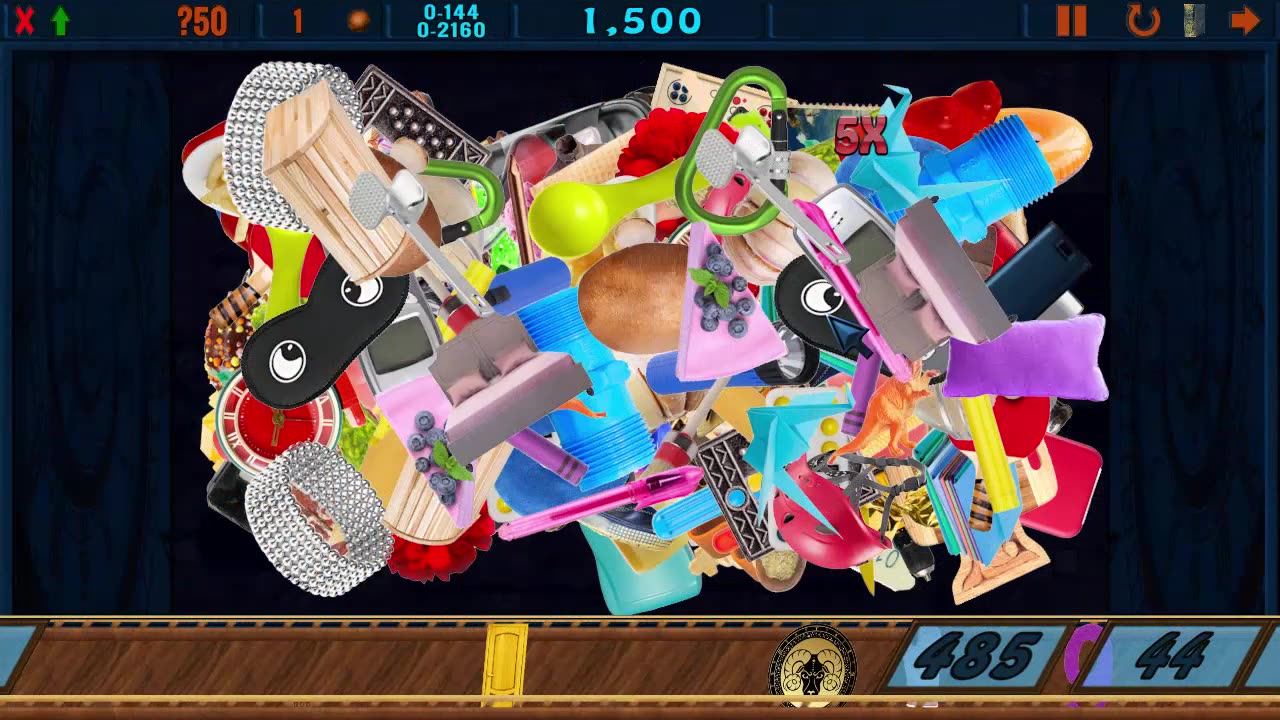The height and width of the screenshot is (720, 1280).
Task: Skip ahead with the orange right arrow
Action: click(1244, 21)
